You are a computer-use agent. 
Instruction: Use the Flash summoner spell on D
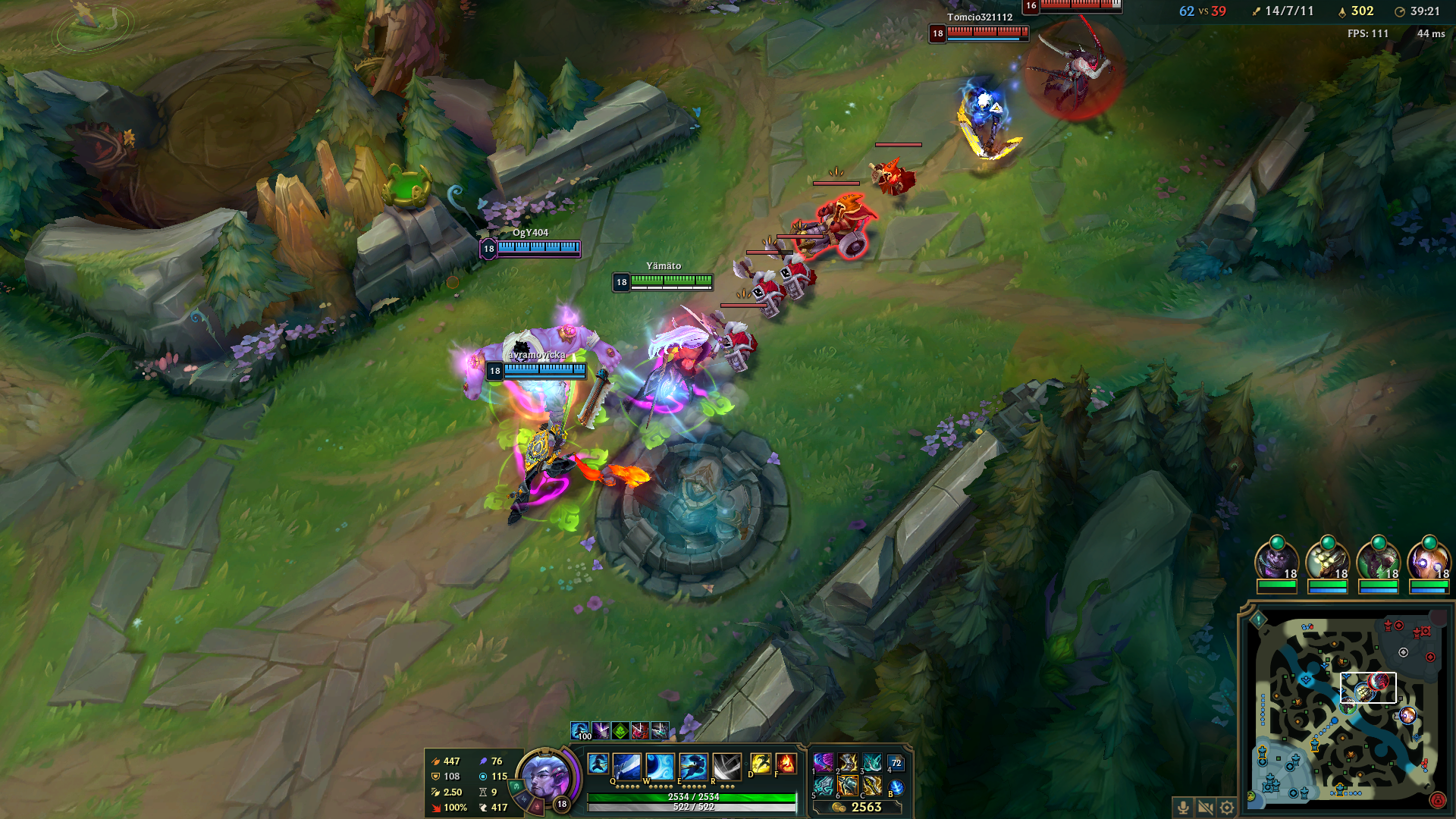click(x=761, y=764)
